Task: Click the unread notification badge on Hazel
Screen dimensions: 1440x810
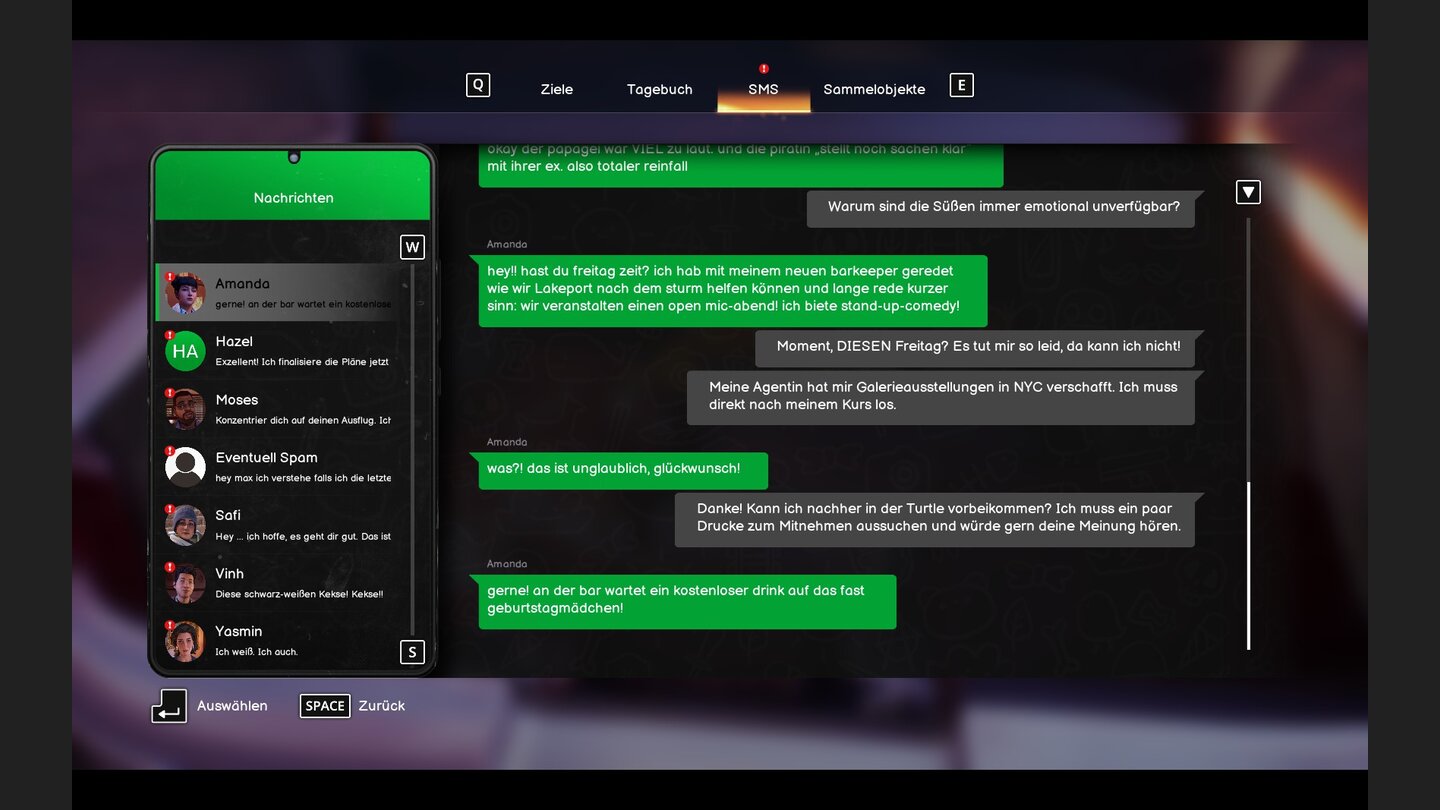Action: 169,334
